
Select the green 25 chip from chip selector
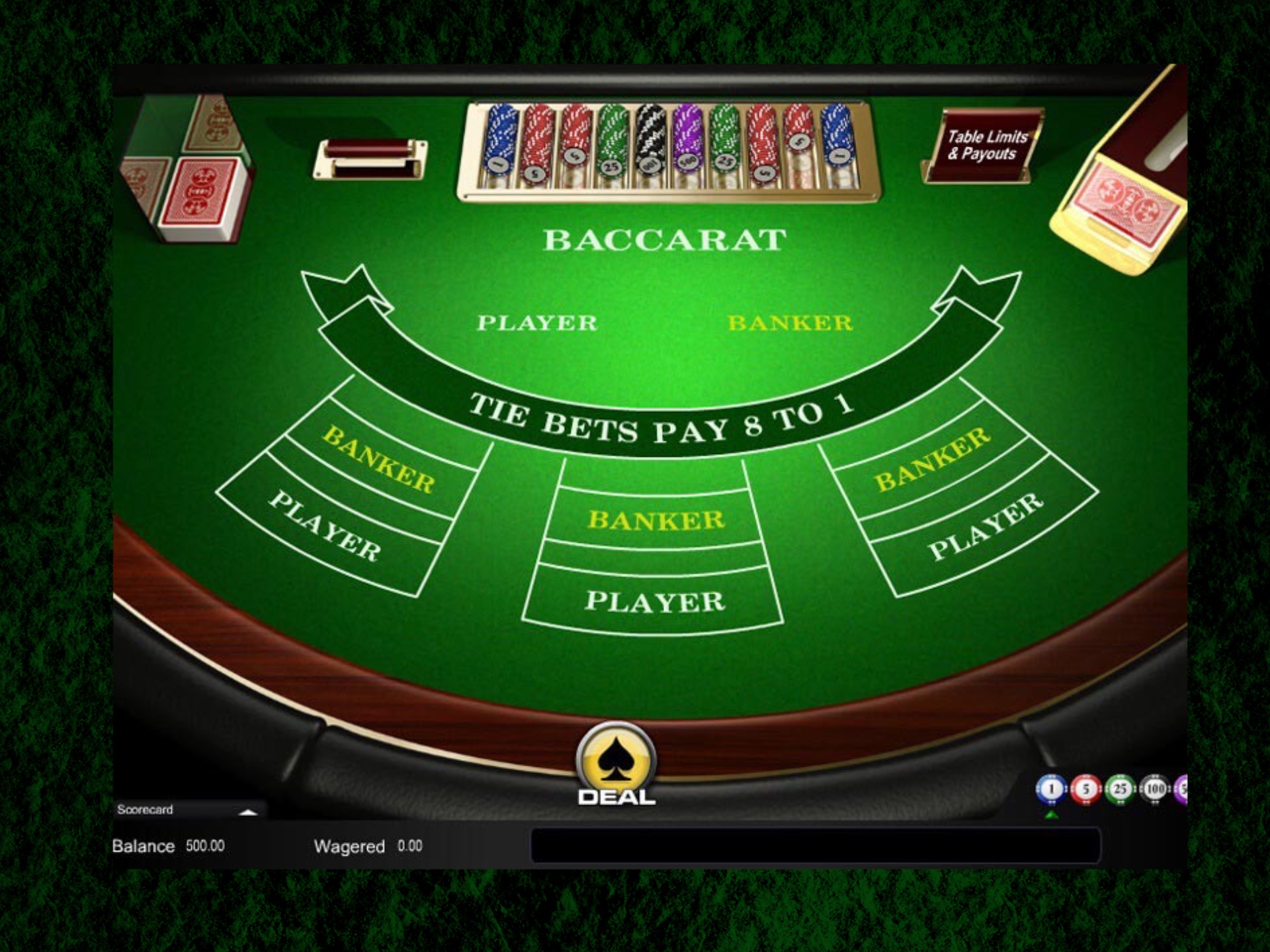coord(1121,789)
